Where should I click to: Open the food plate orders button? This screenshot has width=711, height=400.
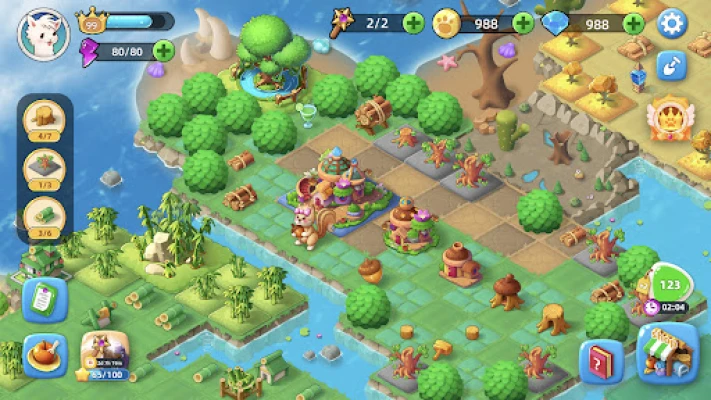[44, 354]
